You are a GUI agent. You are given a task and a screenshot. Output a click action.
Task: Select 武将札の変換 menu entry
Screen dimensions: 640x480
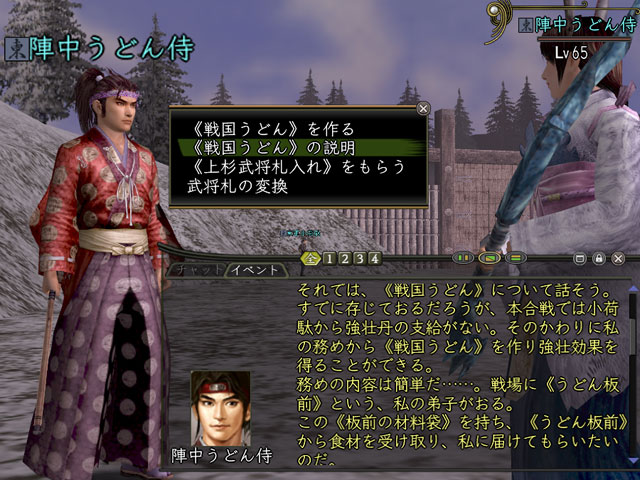pos(237,186)
